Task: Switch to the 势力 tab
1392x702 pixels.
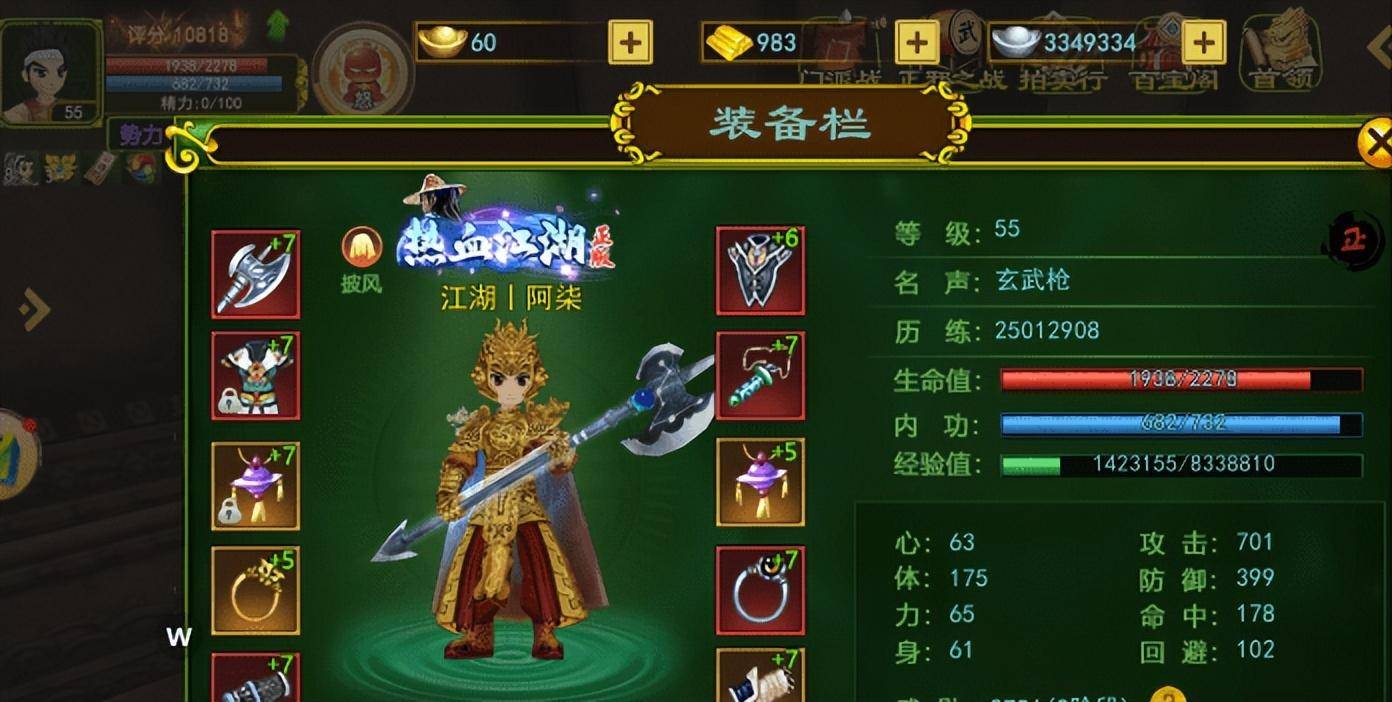Action: point(140,136)
